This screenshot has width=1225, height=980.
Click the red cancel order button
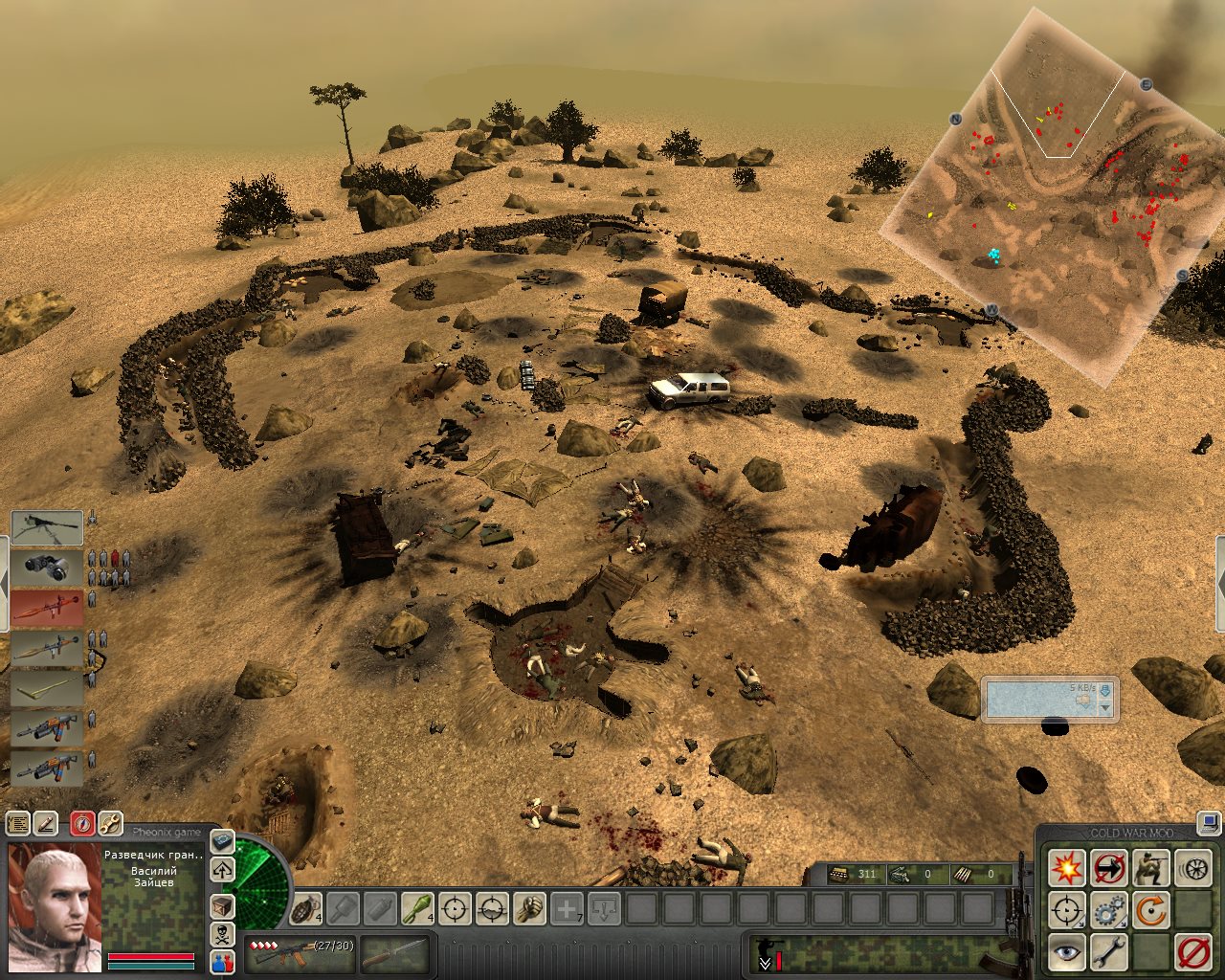(1192, 951)
